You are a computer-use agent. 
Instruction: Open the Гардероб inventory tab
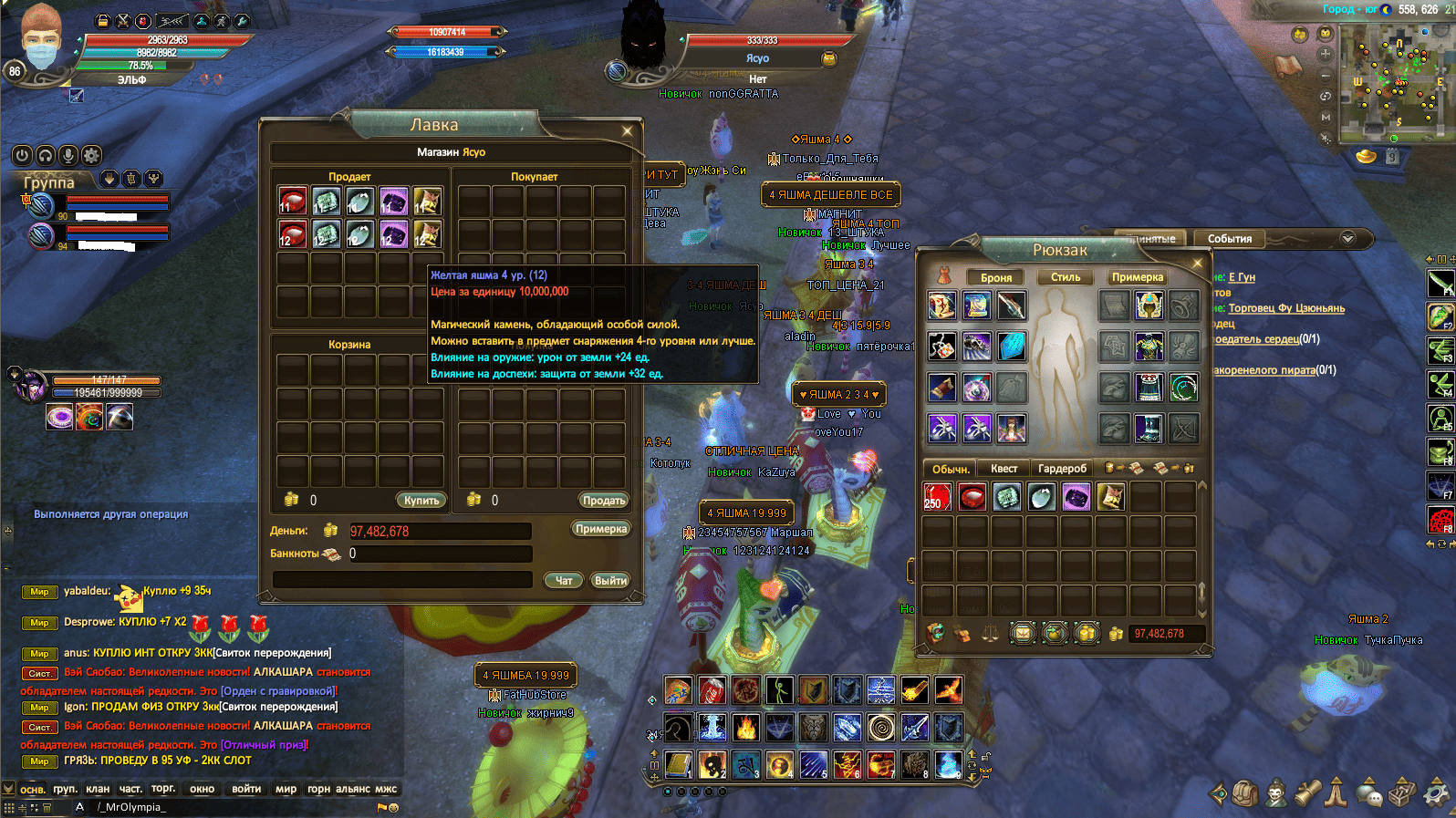click(1062, 469)
